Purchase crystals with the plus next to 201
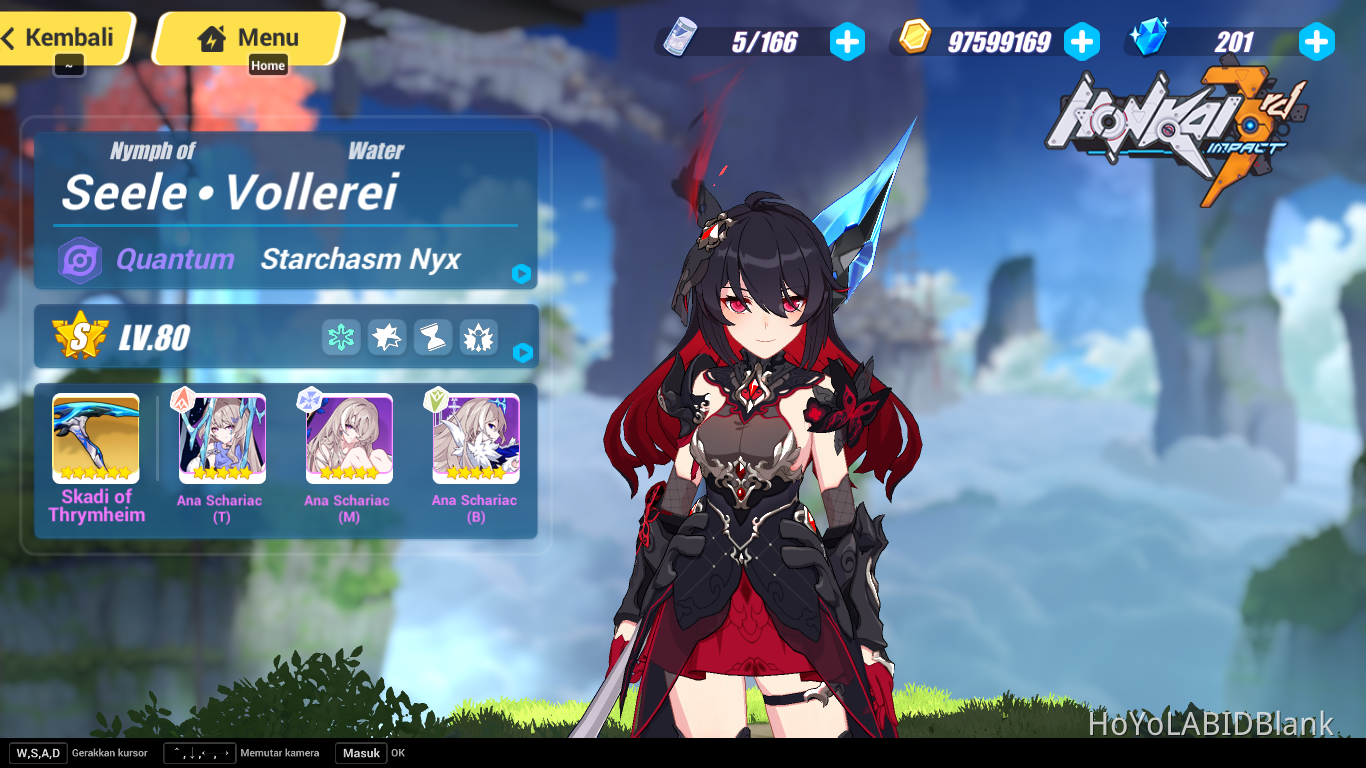The image size is (1366, 768). point(1316,41)
